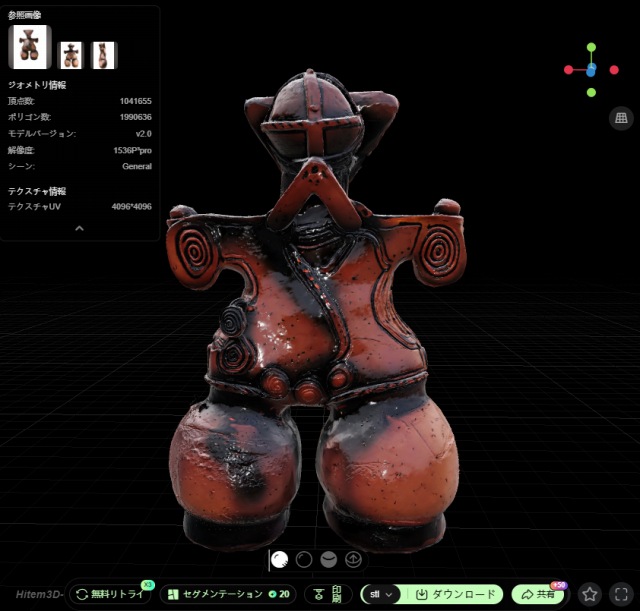Switch to the dark sphere render mode
640x611 pixels.
coord(304,560)
